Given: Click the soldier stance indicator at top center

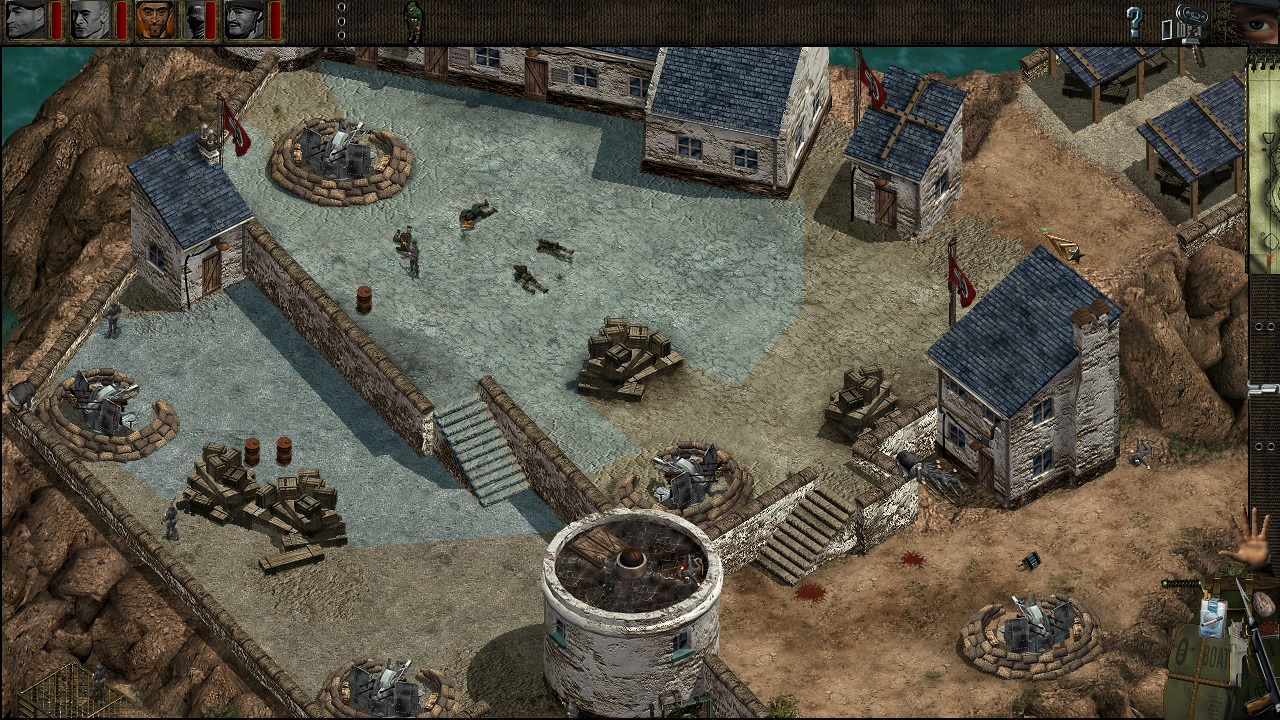Looking at the screenshot, I should (412, 22).
